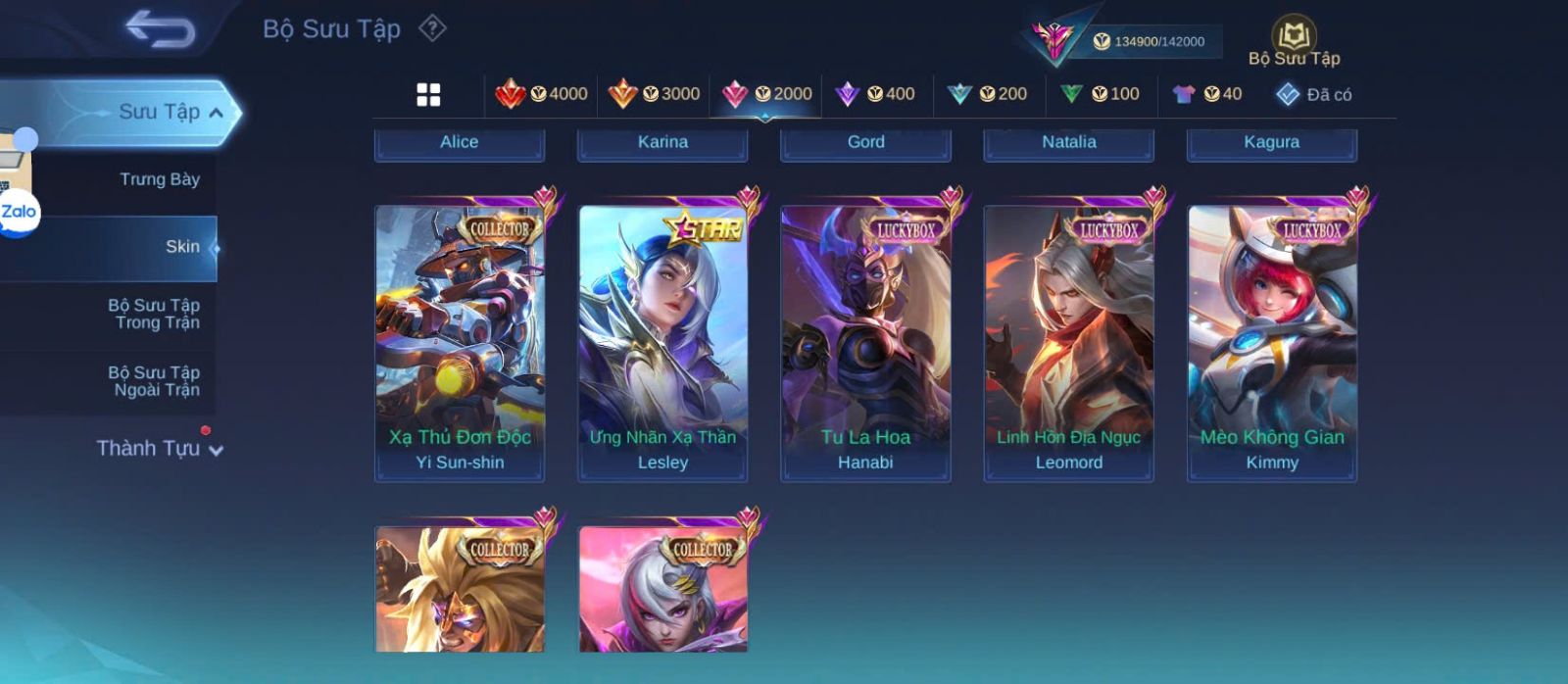Open the collection help question mark

pyautogui.click(x=432, y=28)
